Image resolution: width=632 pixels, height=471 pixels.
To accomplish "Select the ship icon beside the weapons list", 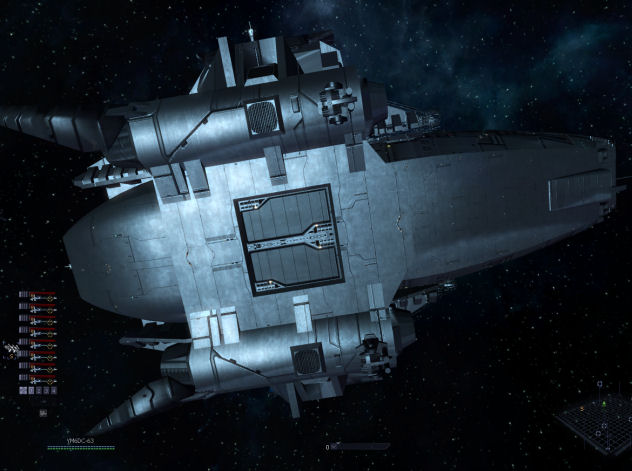I will click(11, 348).
